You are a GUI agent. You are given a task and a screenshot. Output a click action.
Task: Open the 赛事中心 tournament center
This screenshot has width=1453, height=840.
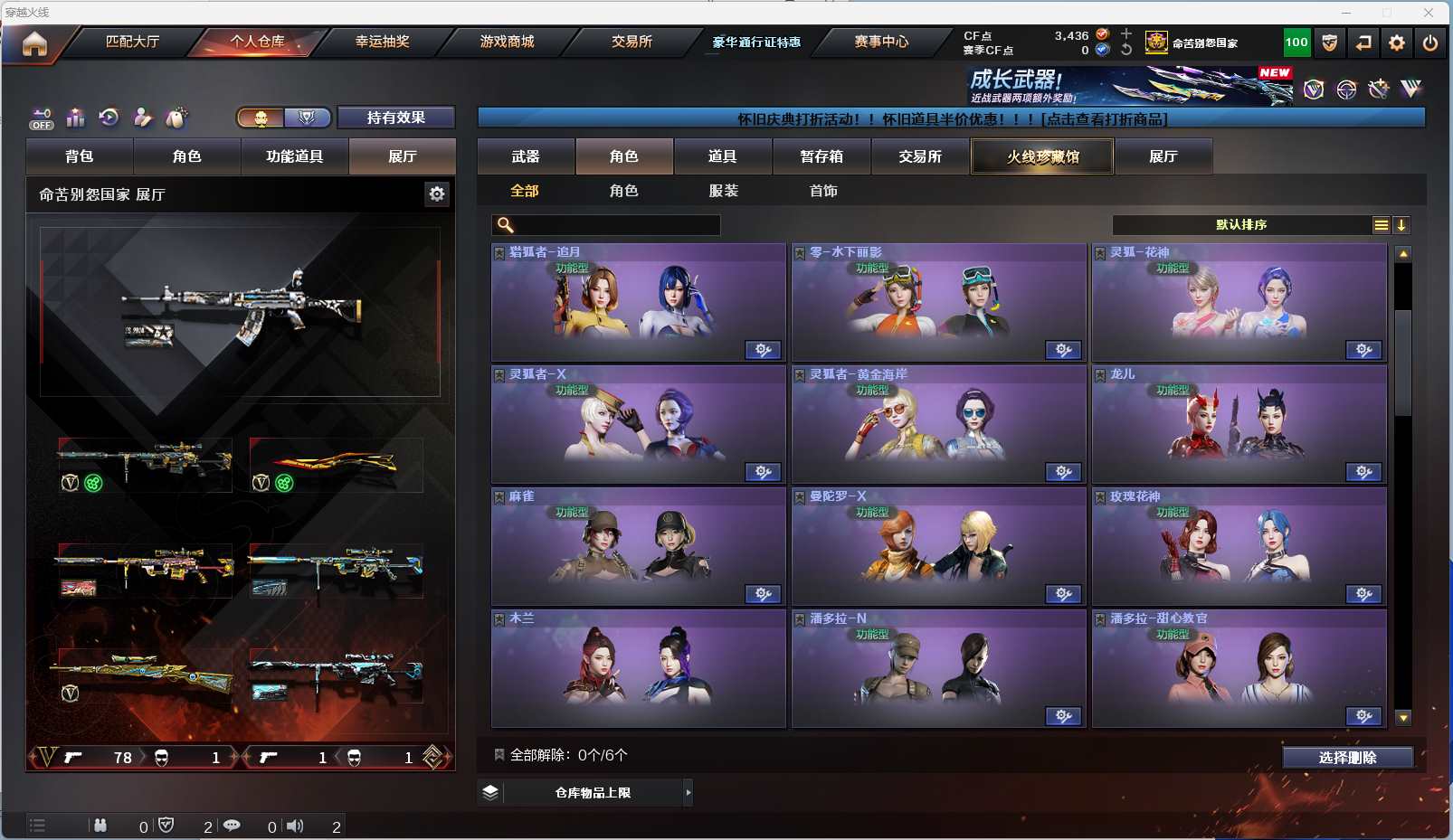coord(881,42)
